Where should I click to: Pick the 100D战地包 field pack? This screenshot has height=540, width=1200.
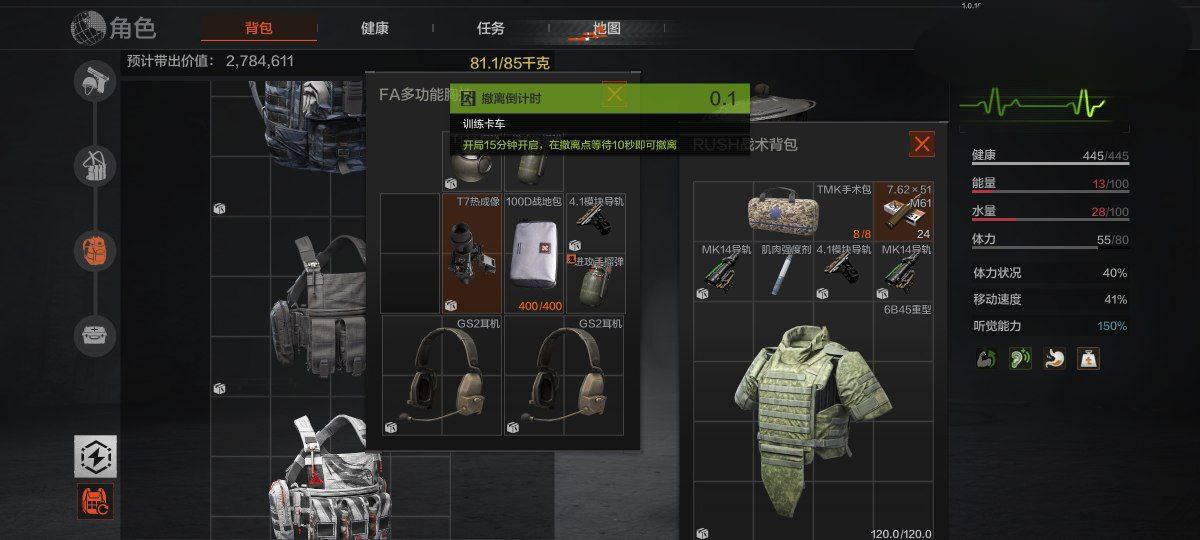point(533,255)
